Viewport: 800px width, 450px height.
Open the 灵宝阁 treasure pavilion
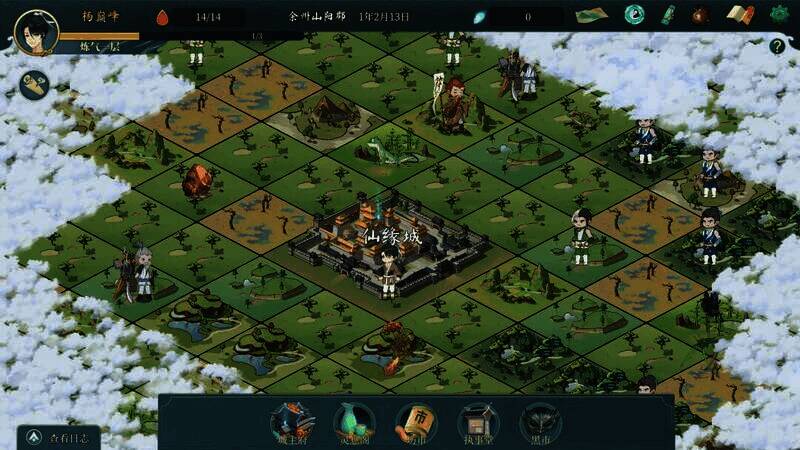(354, 422)
